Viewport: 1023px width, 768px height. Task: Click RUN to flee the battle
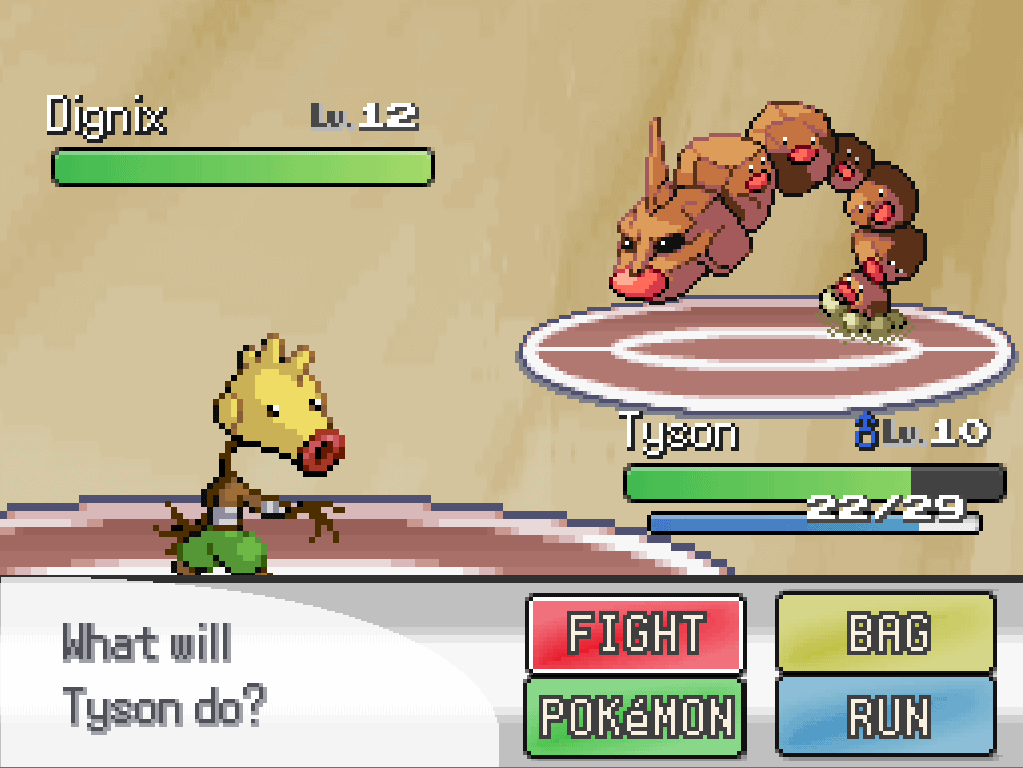886,716
